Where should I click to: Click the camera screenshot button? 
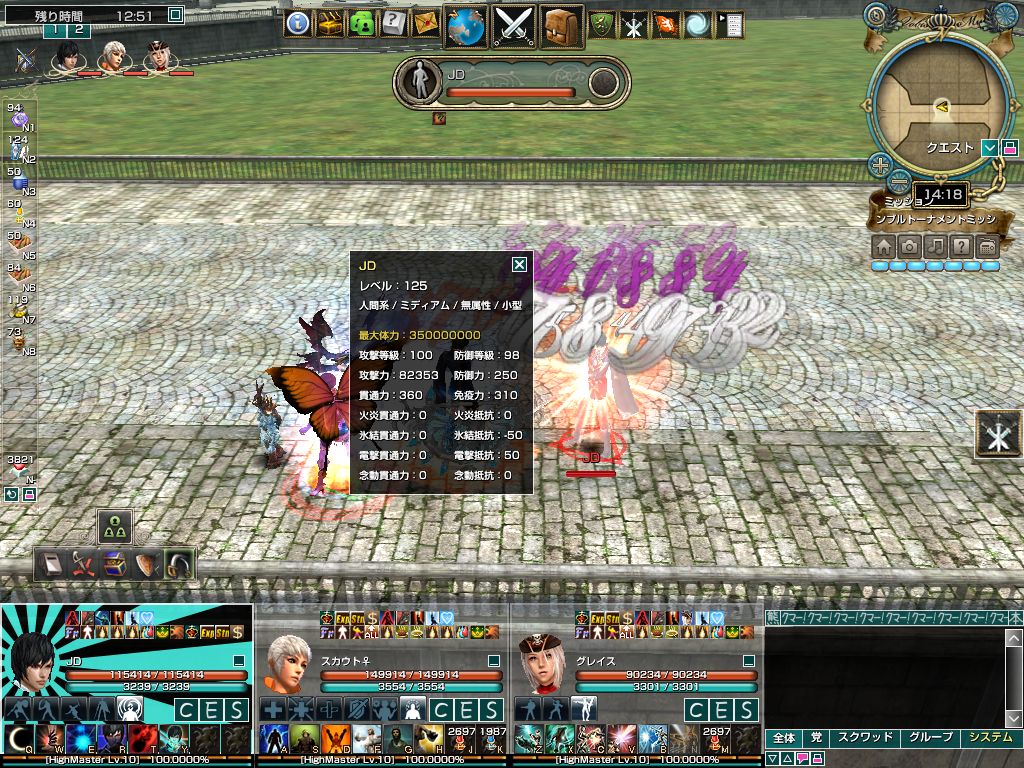point(909,246)
